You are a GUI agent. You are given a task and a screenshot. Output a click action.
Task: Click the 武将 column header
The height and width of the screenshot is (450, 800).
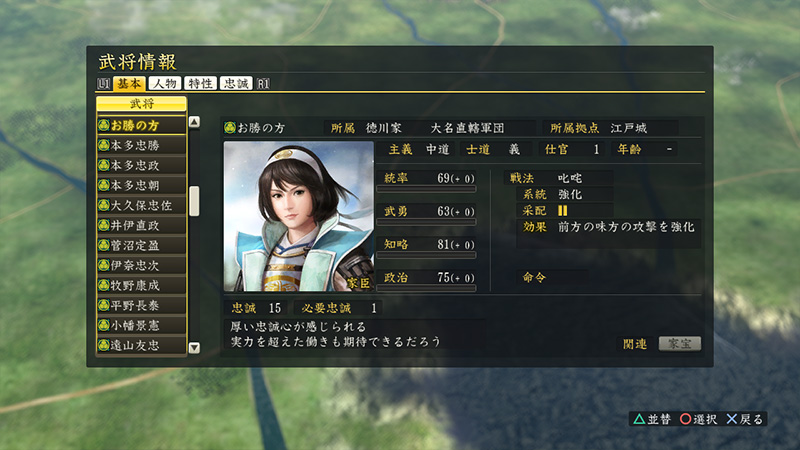point(141,103)
